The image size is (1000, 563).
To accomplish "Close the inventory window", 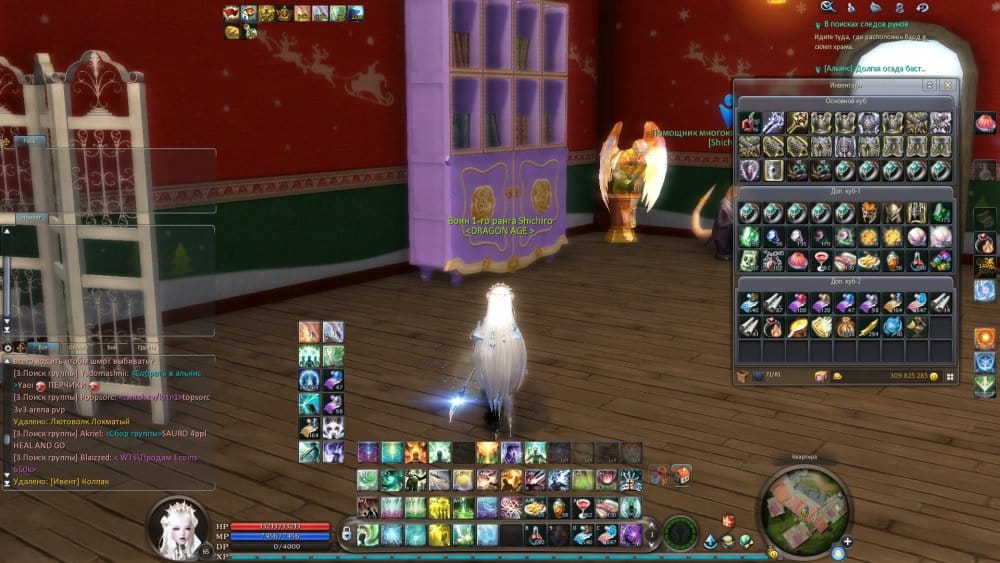I will point(948,86).
